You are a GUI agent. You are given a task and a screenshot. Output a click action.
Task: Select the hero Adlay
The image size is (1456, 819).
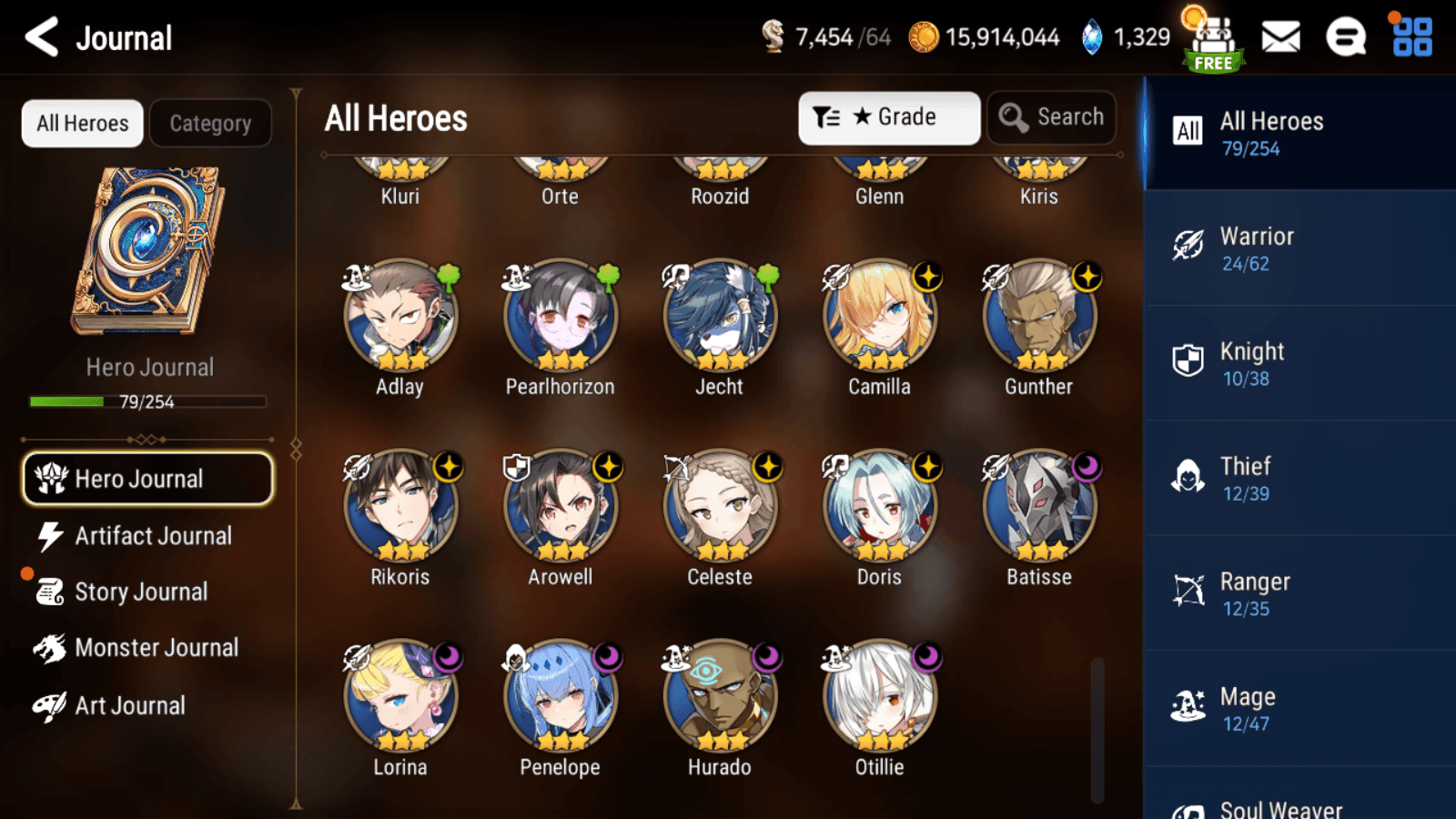tap(400, 318)
